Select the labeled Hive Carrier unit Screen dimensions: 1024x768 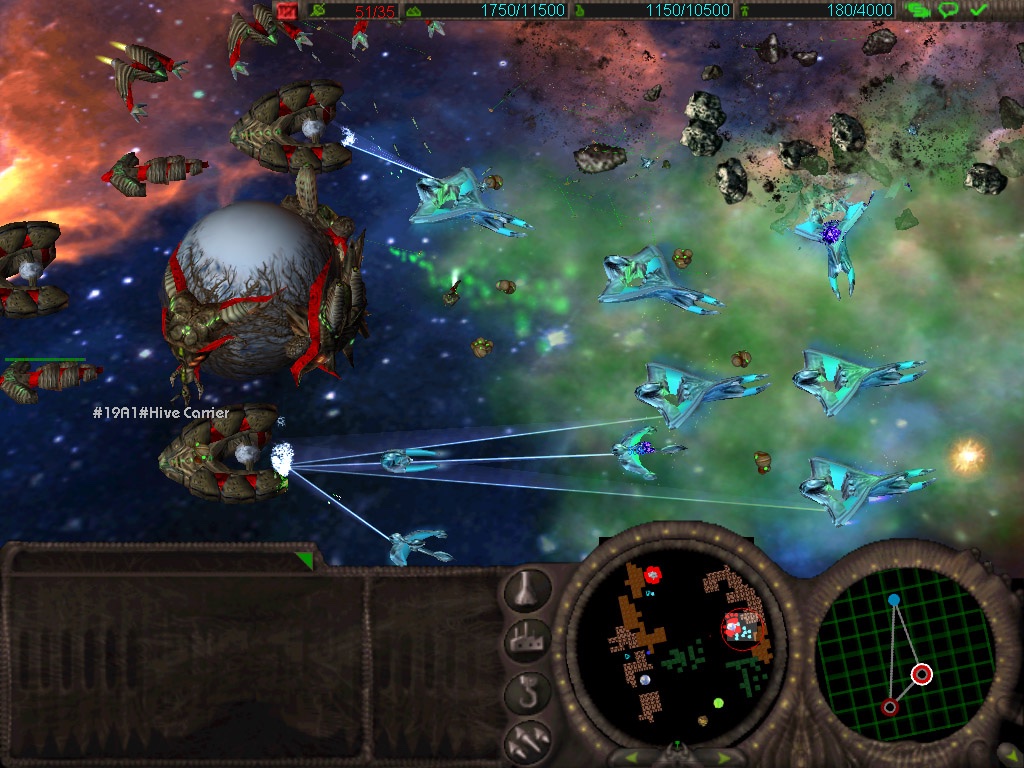[224, 455]
